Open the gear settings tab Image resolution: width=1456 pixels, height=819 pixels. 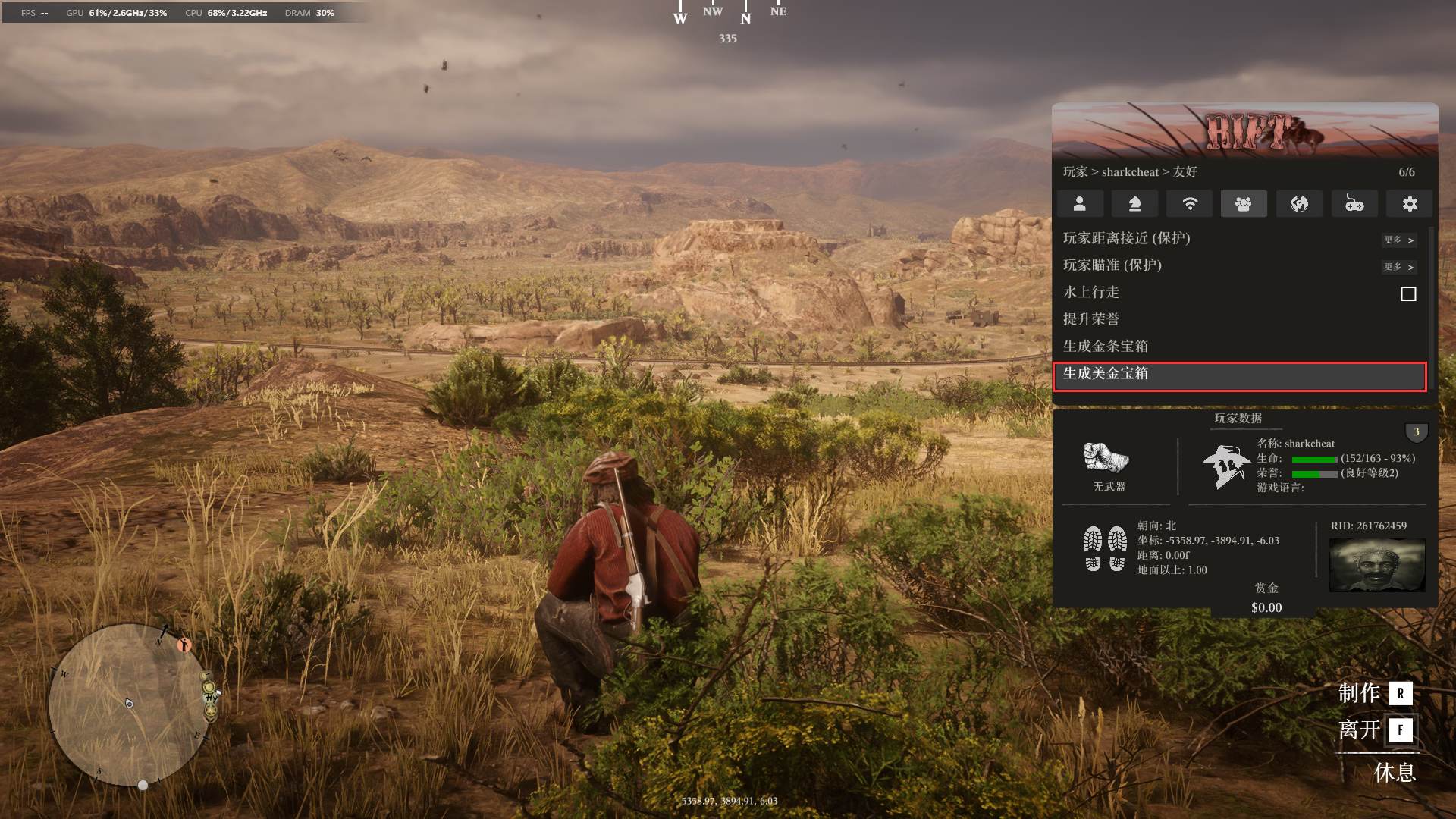(1410, 204)
